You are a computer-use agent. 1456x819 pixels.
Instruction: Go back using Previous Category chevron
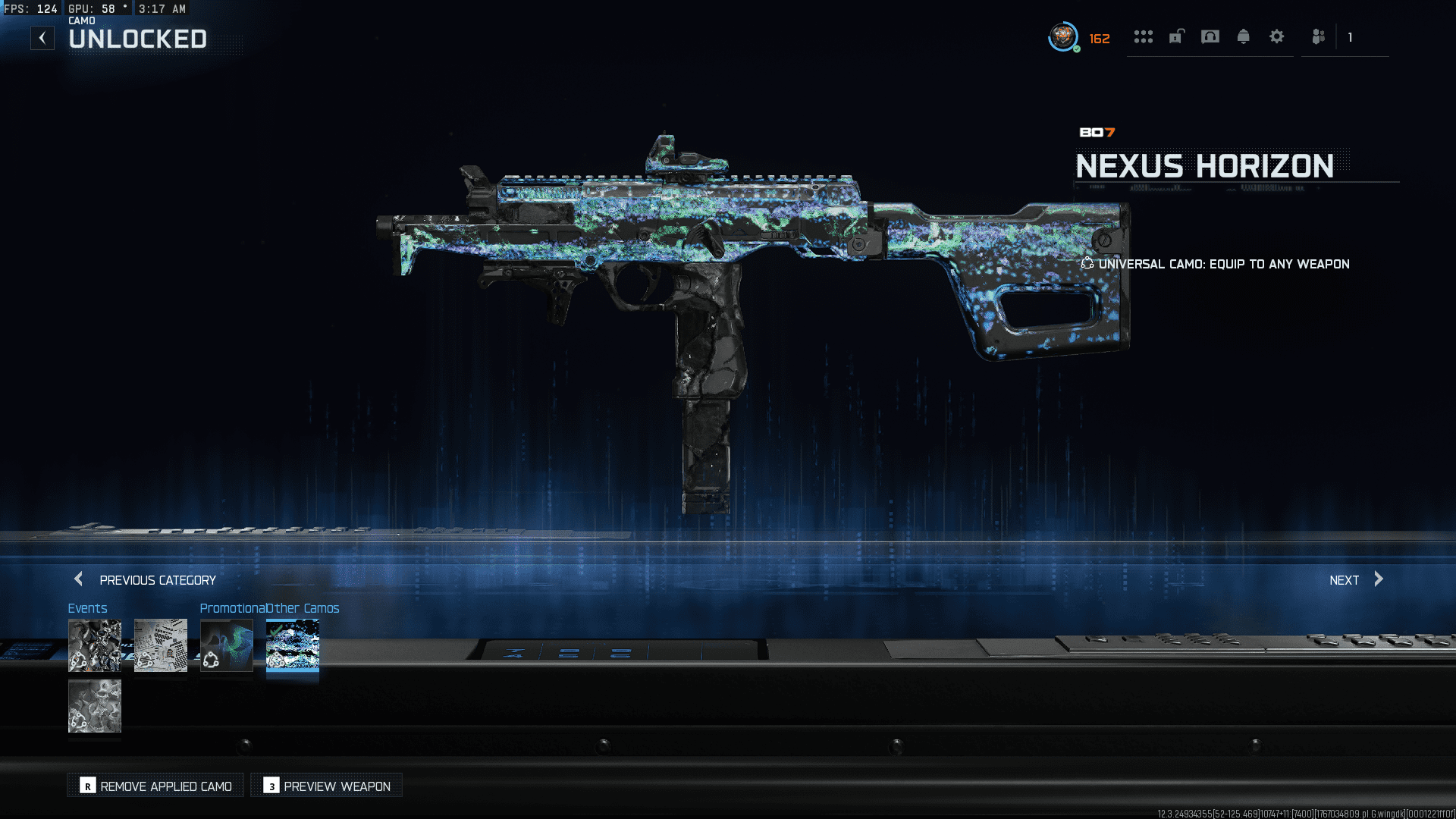(x=78, y=579)
